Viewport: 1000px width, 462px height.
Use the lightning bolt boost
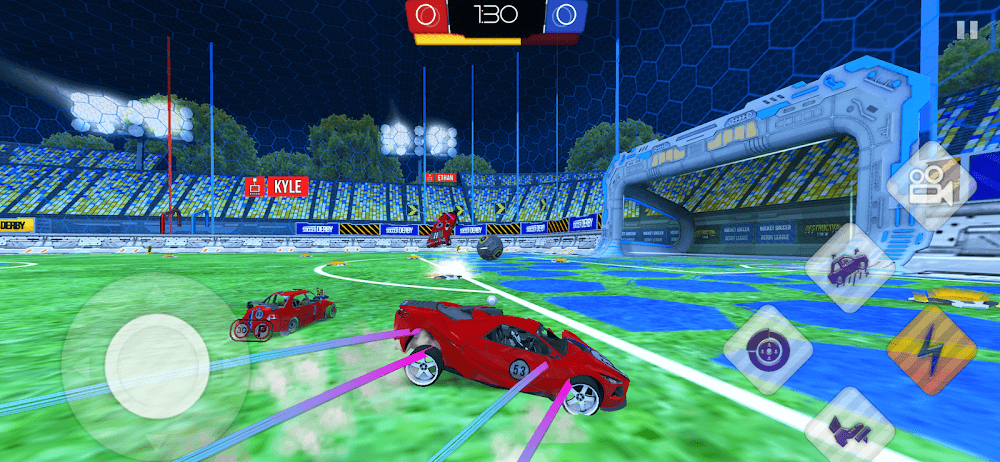pos(931,350)
